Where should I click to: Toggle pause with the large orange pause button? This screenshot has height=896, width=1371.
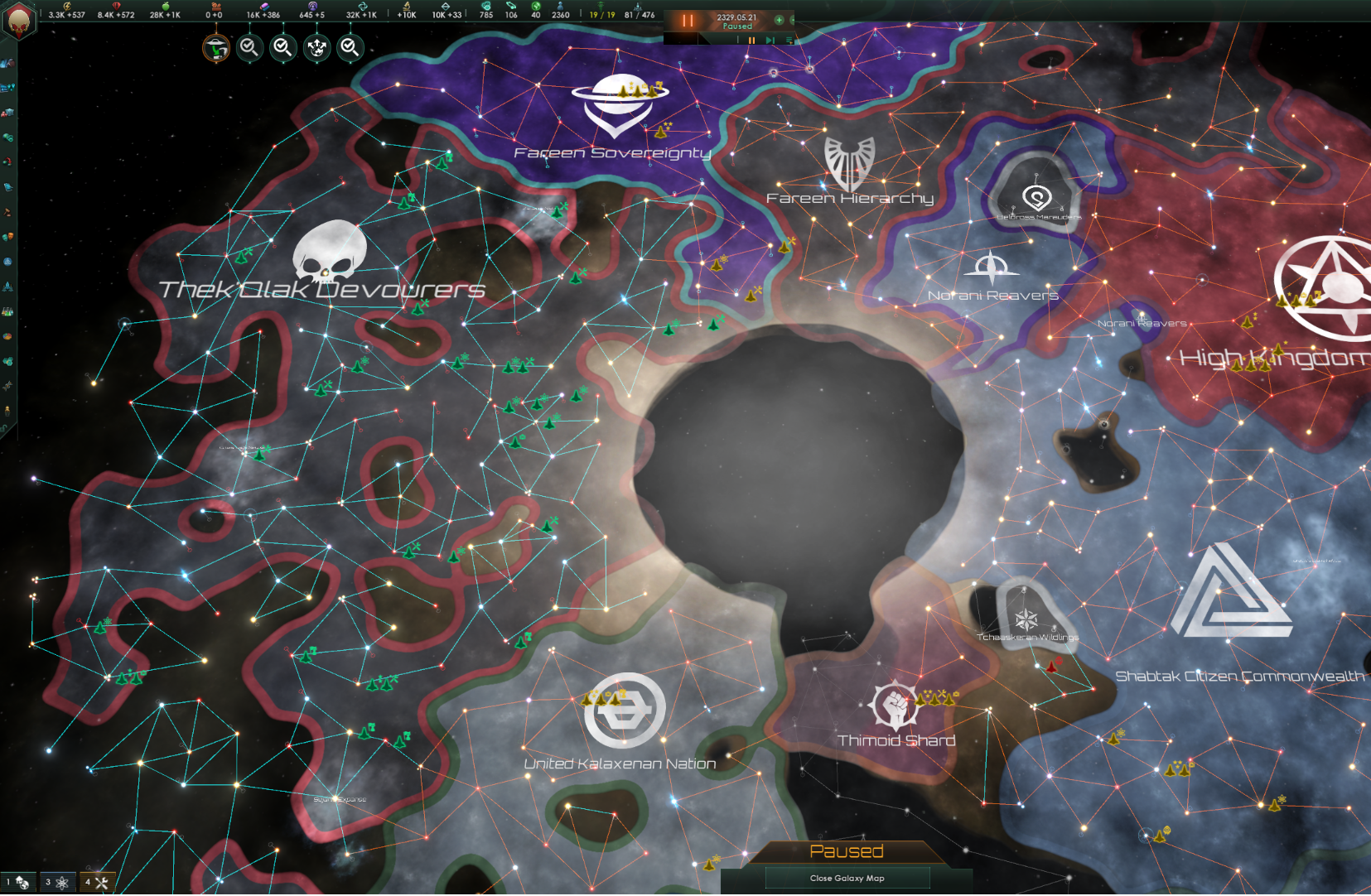(x=686, y=21)
